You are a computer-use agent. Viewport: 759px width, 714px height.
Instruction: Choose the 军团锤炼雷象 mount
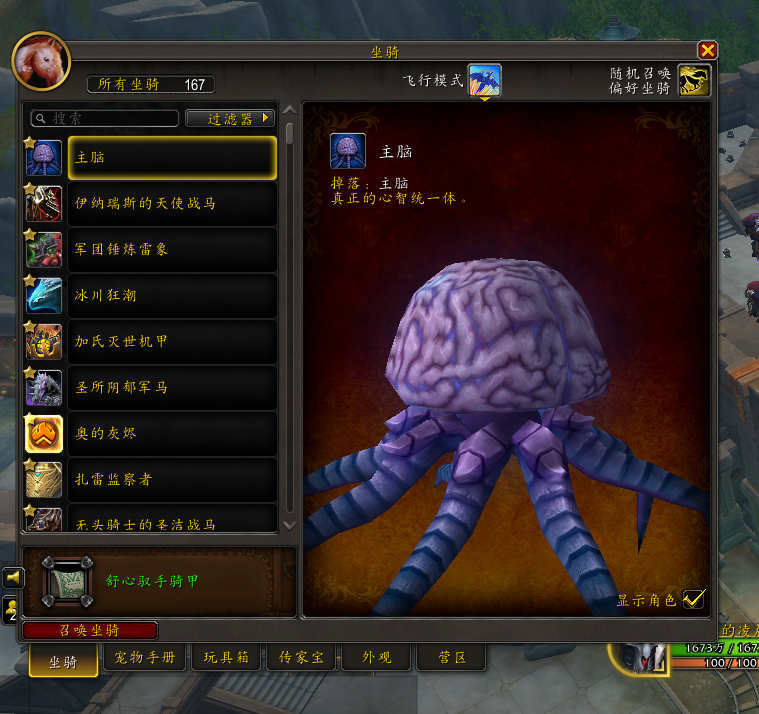(172, 249)
